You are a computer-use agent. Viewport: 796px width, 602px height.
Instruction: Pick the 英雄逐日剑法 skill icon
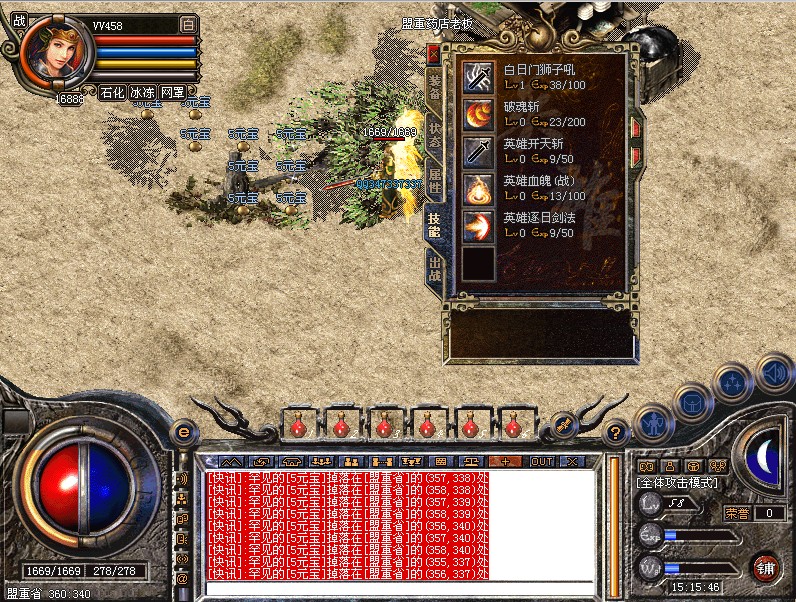[x=478, y=225]
